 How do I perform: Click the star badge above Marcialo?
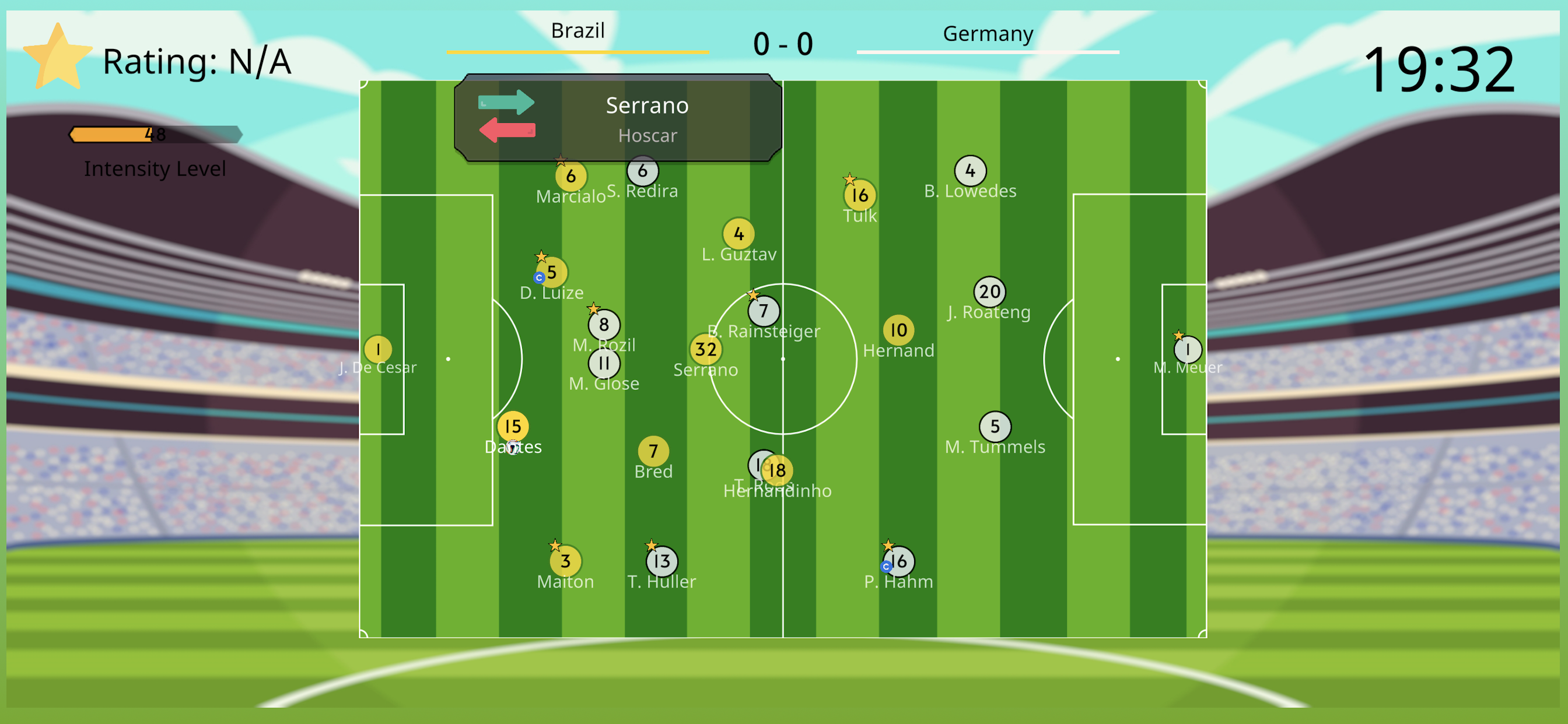tap(561, 161)
